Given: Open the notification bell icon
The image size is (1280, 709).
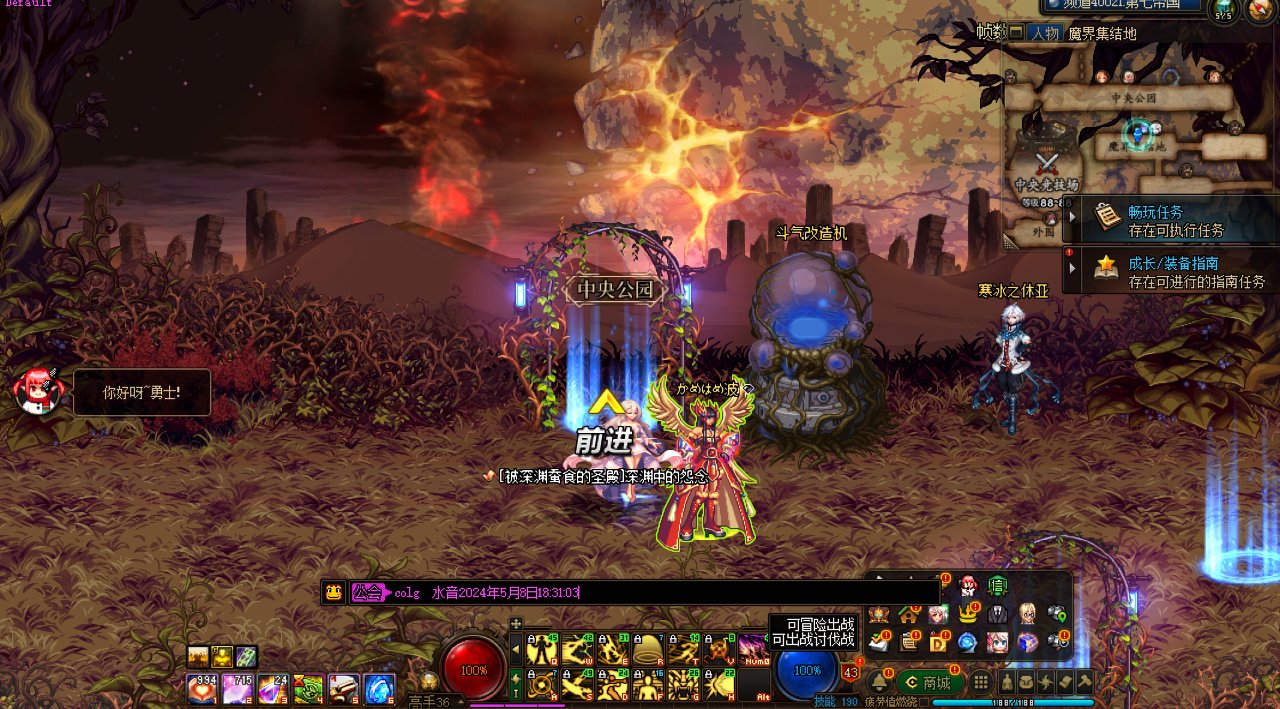Looking at the screenshot, I should pos(878,683).
